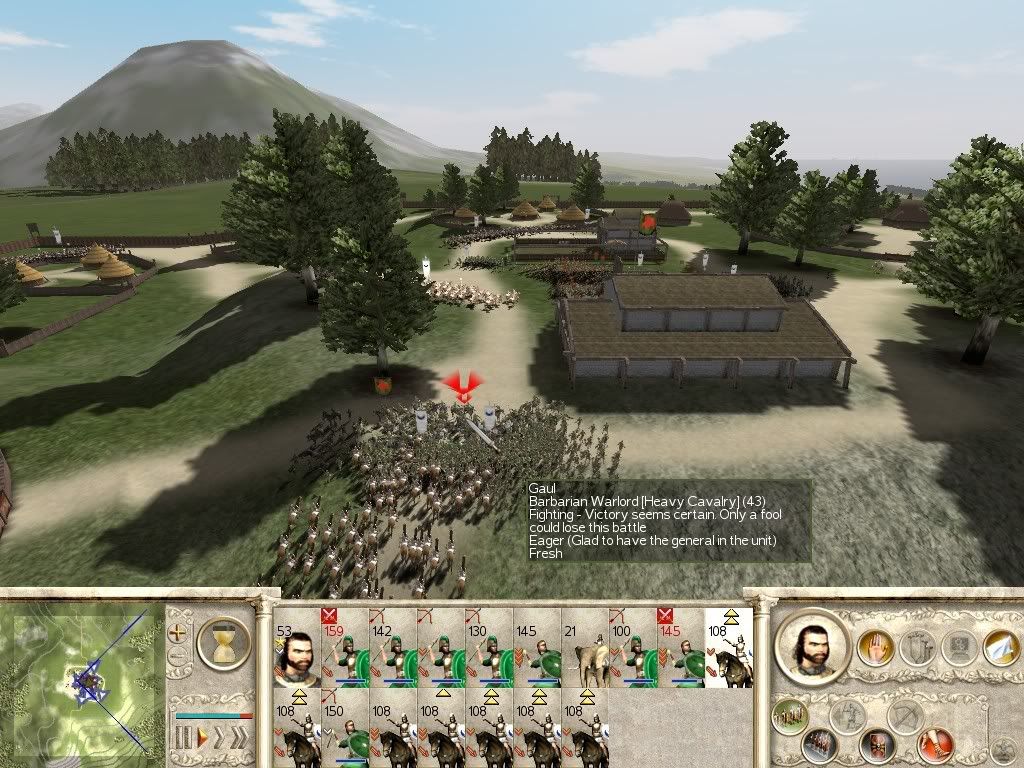Screen dimensions: 1024x768
Task: Select the general's unit card with 53 men
Action: [x=296, y=648]
